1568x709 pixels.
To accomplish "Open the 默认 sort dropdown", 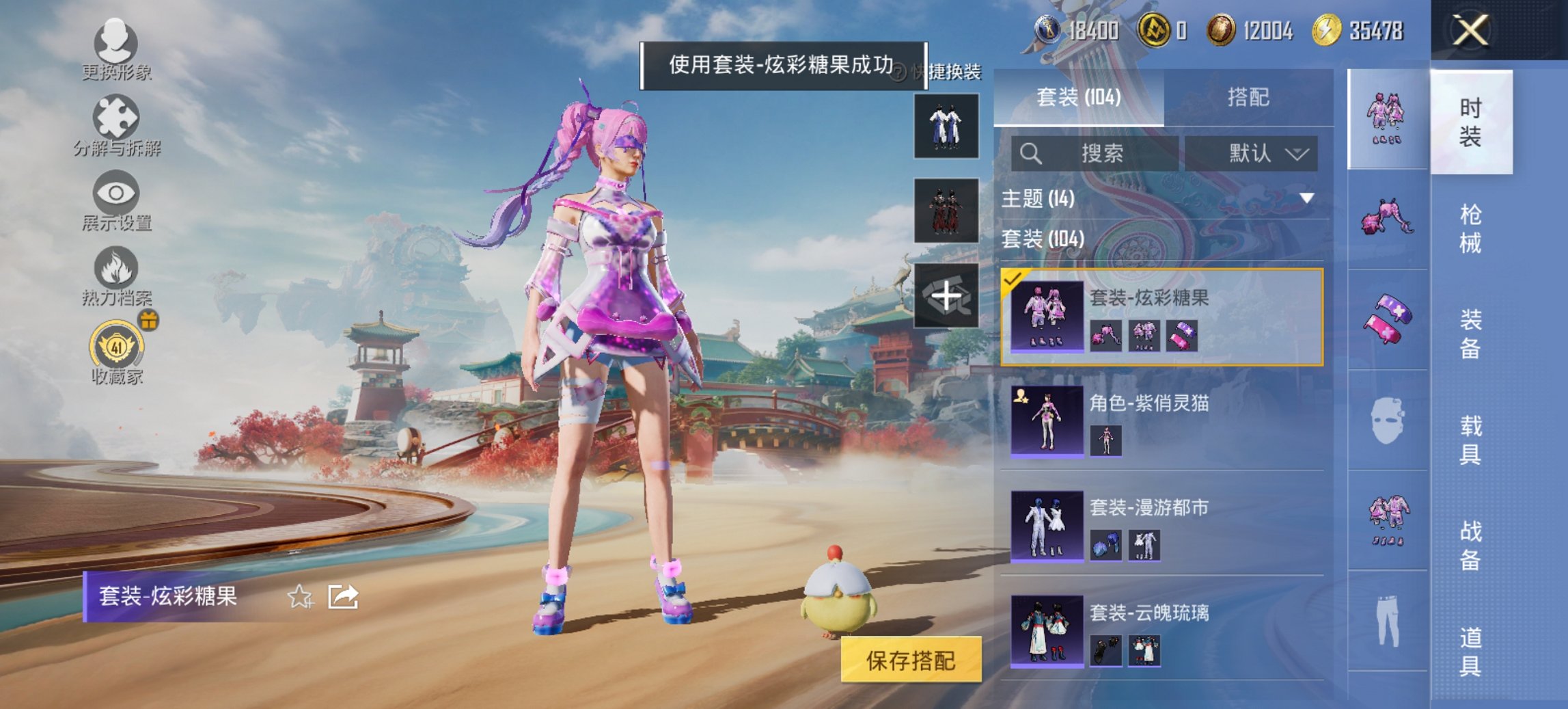I will click(1254, 152).
